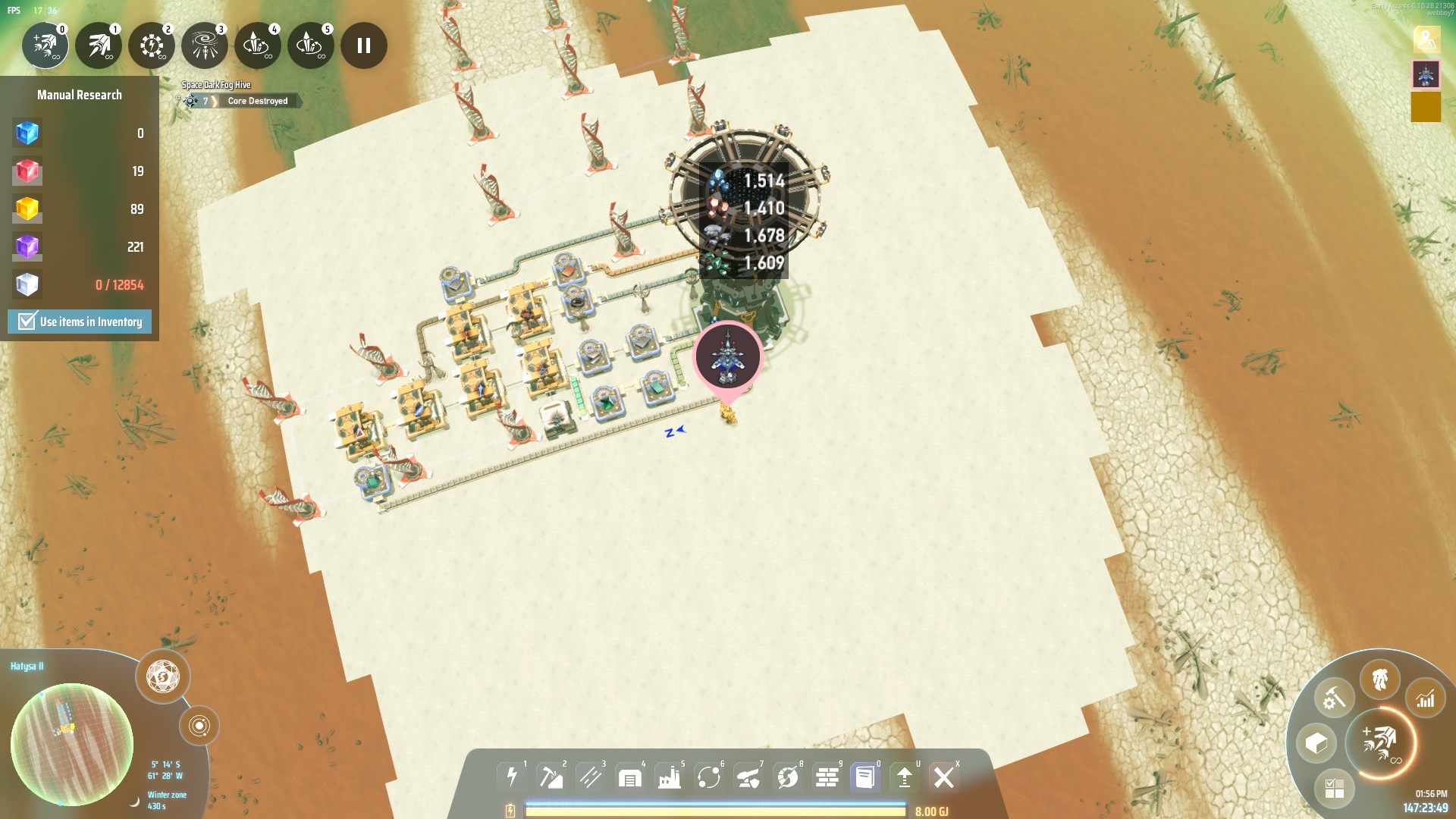Open the power category in the build bar
The height and width of the screenshot is (819, 1456).
(512, 777)
